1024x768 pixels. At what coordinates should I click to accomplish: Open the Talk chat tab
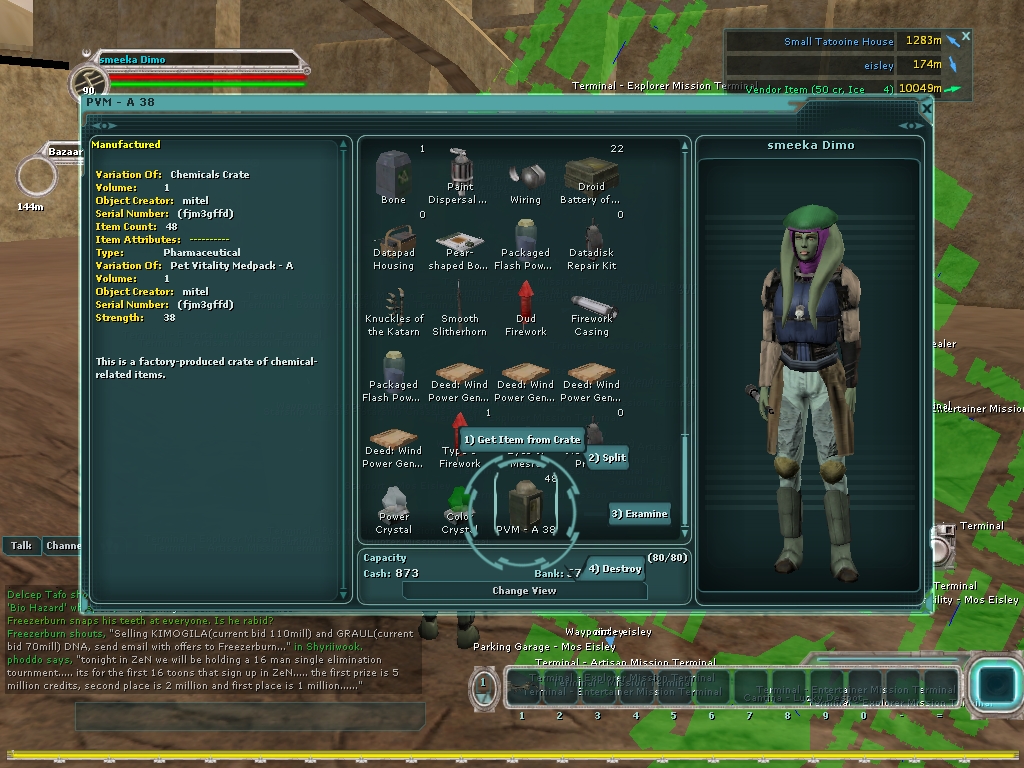pyautogui.click(x=21, y=546)
